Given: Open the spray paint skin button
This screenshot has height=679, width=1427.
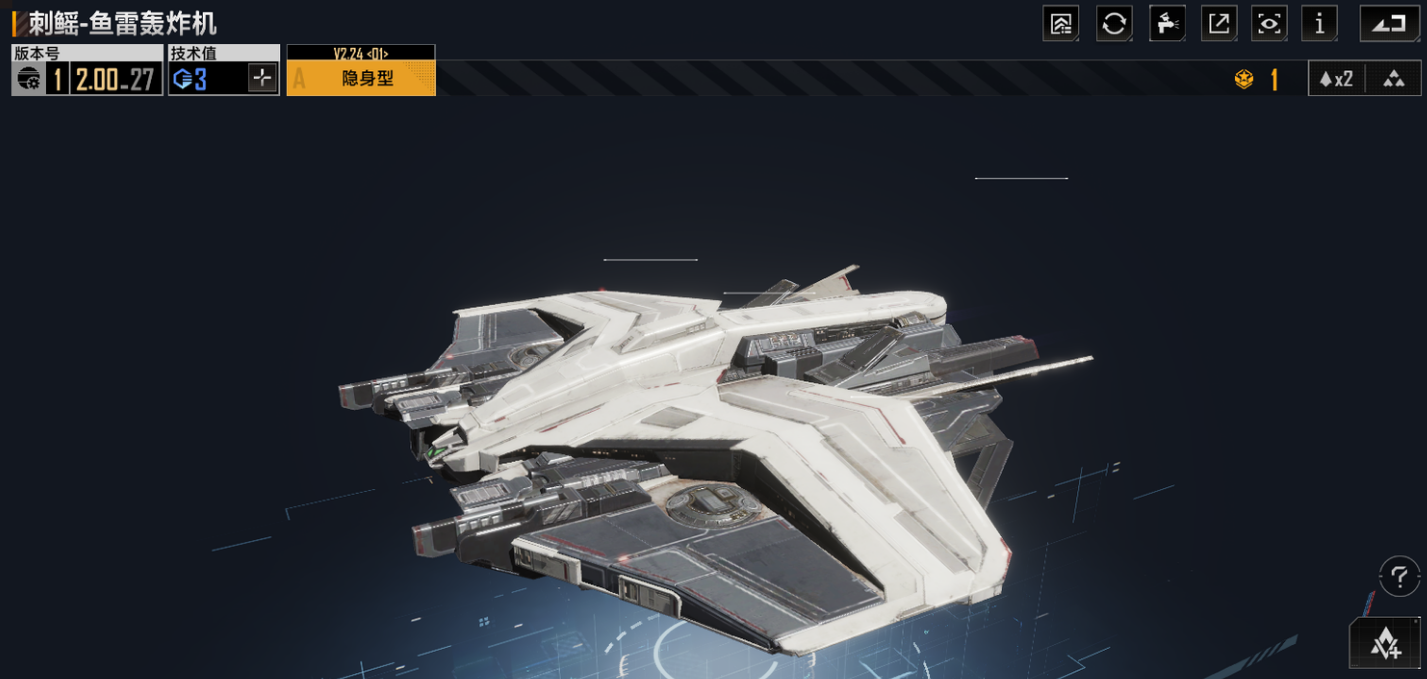Looking at the screenshot, I should pos(1167,23).
